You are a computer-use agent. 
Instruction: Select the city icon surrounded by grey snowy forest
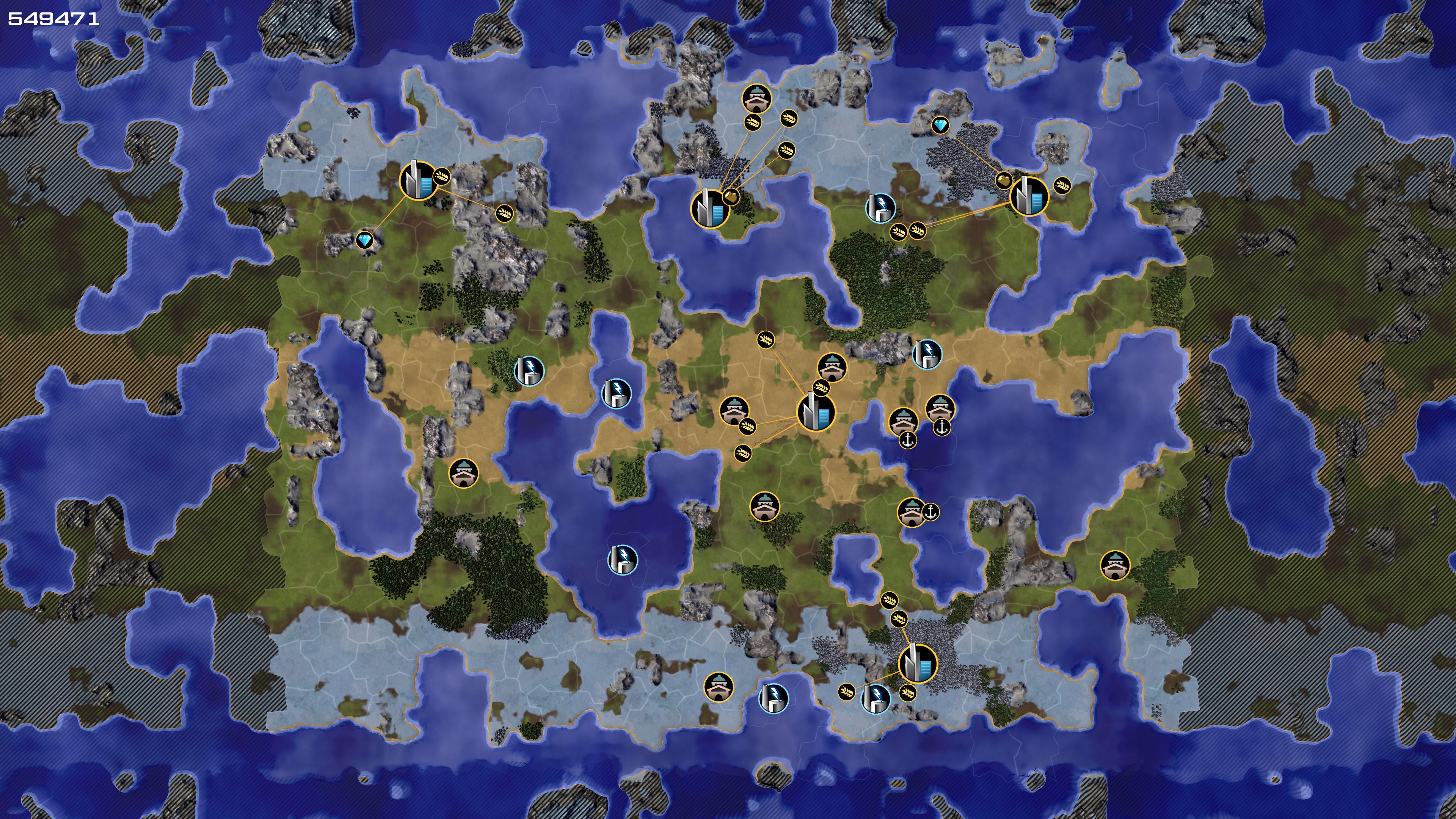click(x=917, y=663)
